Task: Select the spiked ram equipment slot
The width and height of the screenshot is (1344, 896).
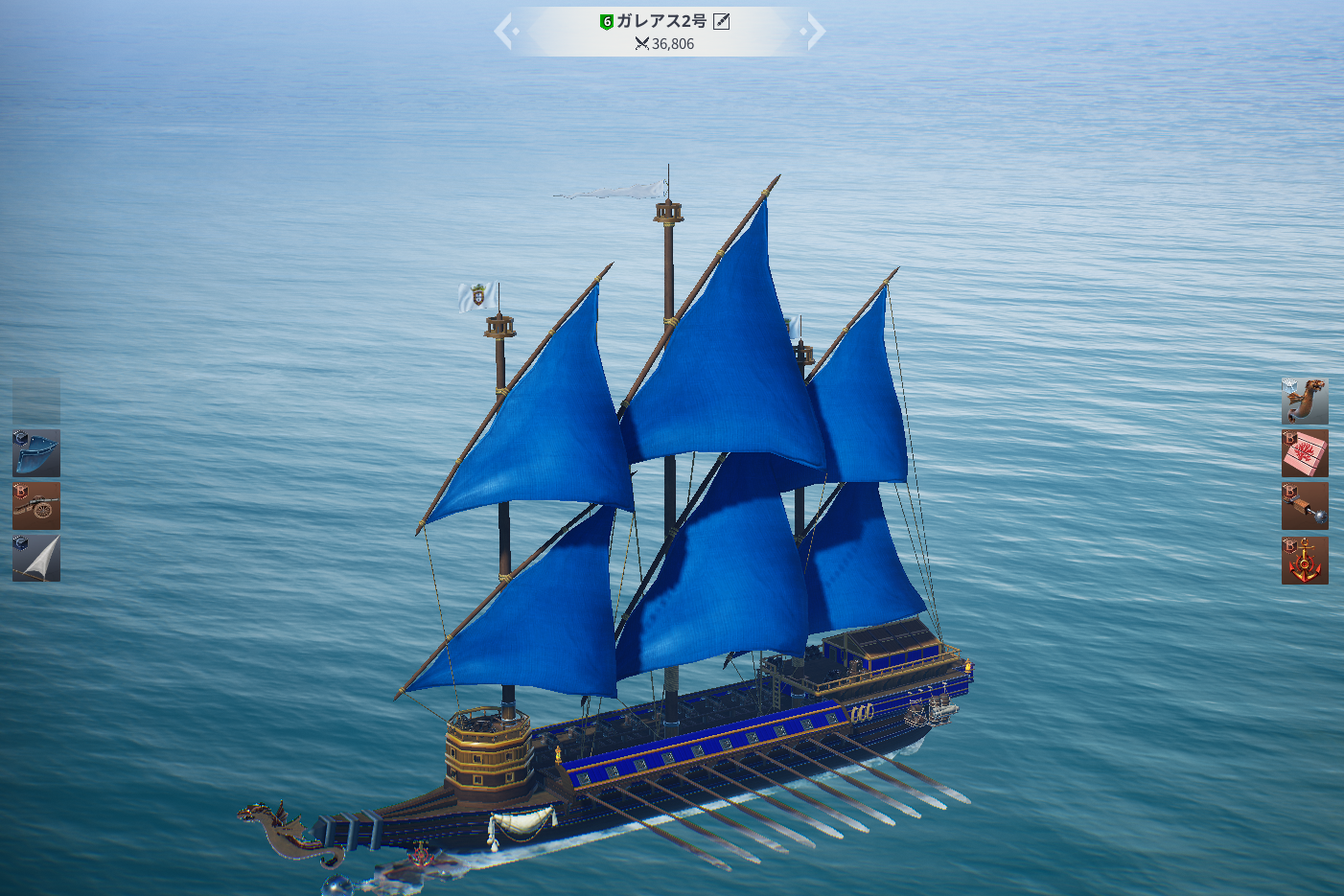Action: 1305,506
